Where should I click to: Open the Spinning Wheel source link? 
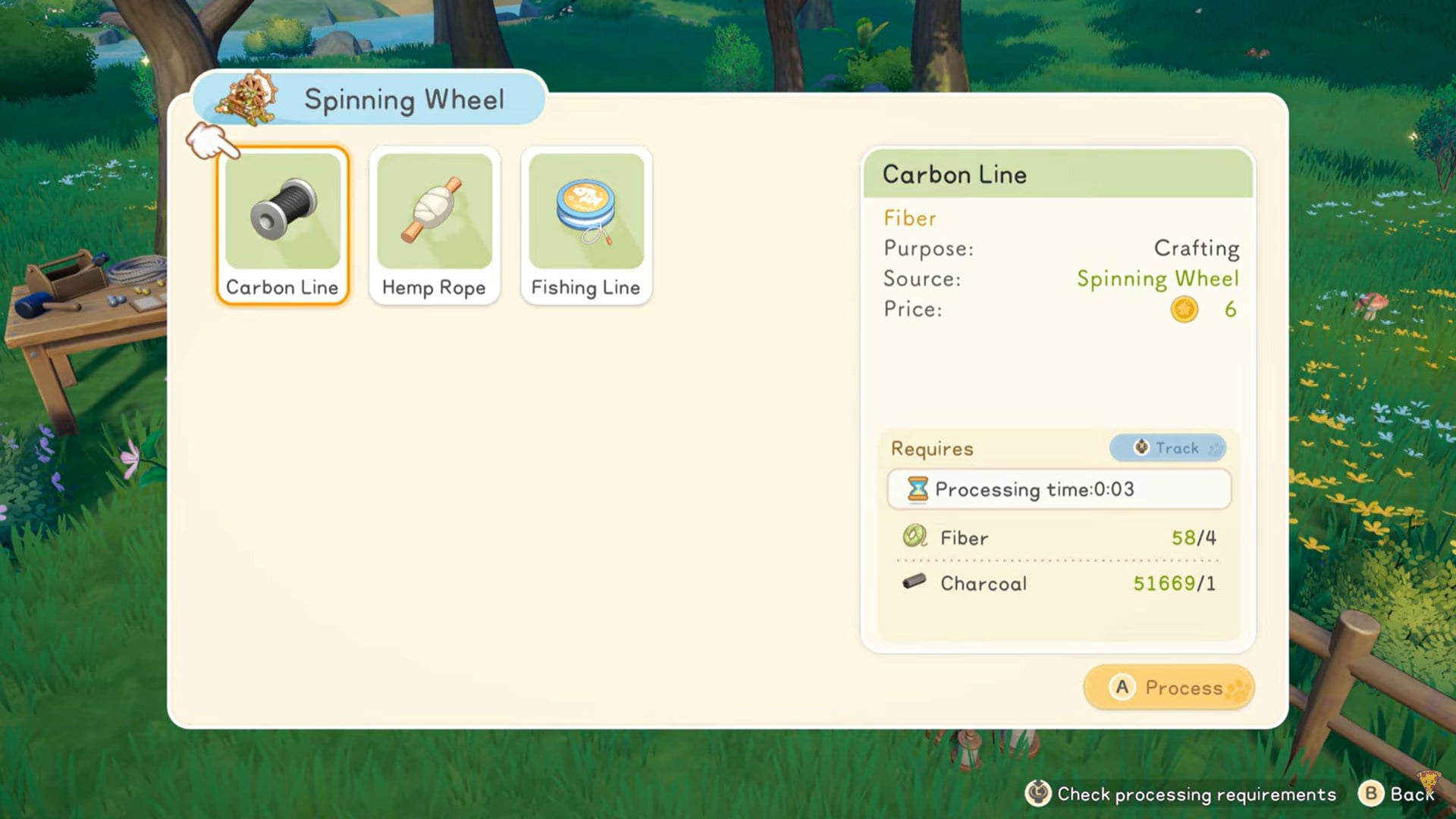(x=1157, y=279)
